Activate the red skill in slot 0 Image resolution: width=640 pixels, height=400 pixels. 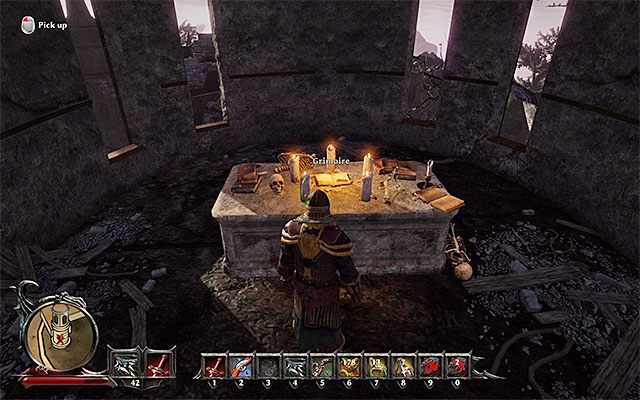[458, 366]
